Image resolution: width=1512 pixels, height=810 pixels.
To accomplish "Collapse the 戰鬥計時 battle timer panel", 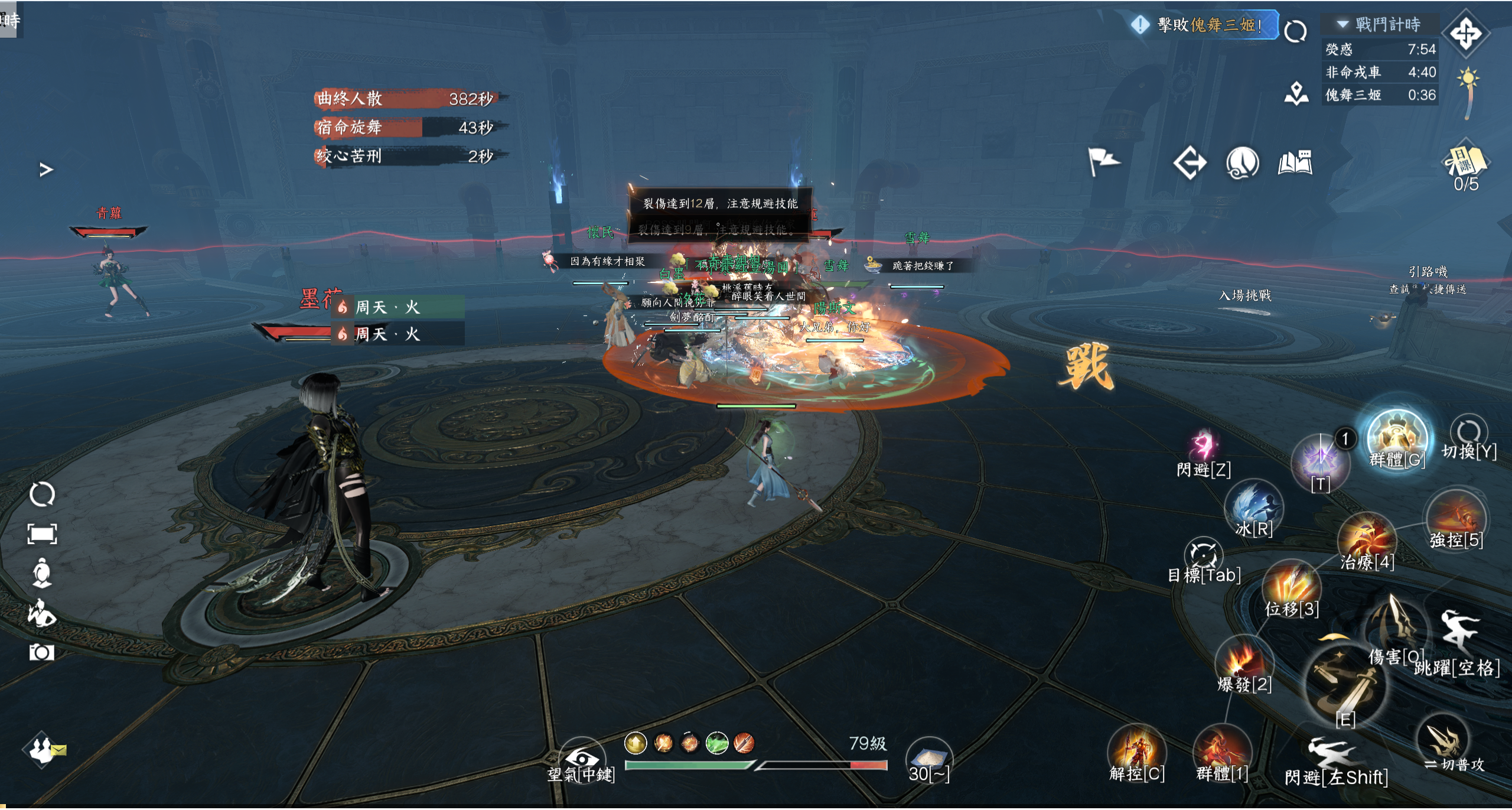I will pyautogui.click(x=1343, y=24).
